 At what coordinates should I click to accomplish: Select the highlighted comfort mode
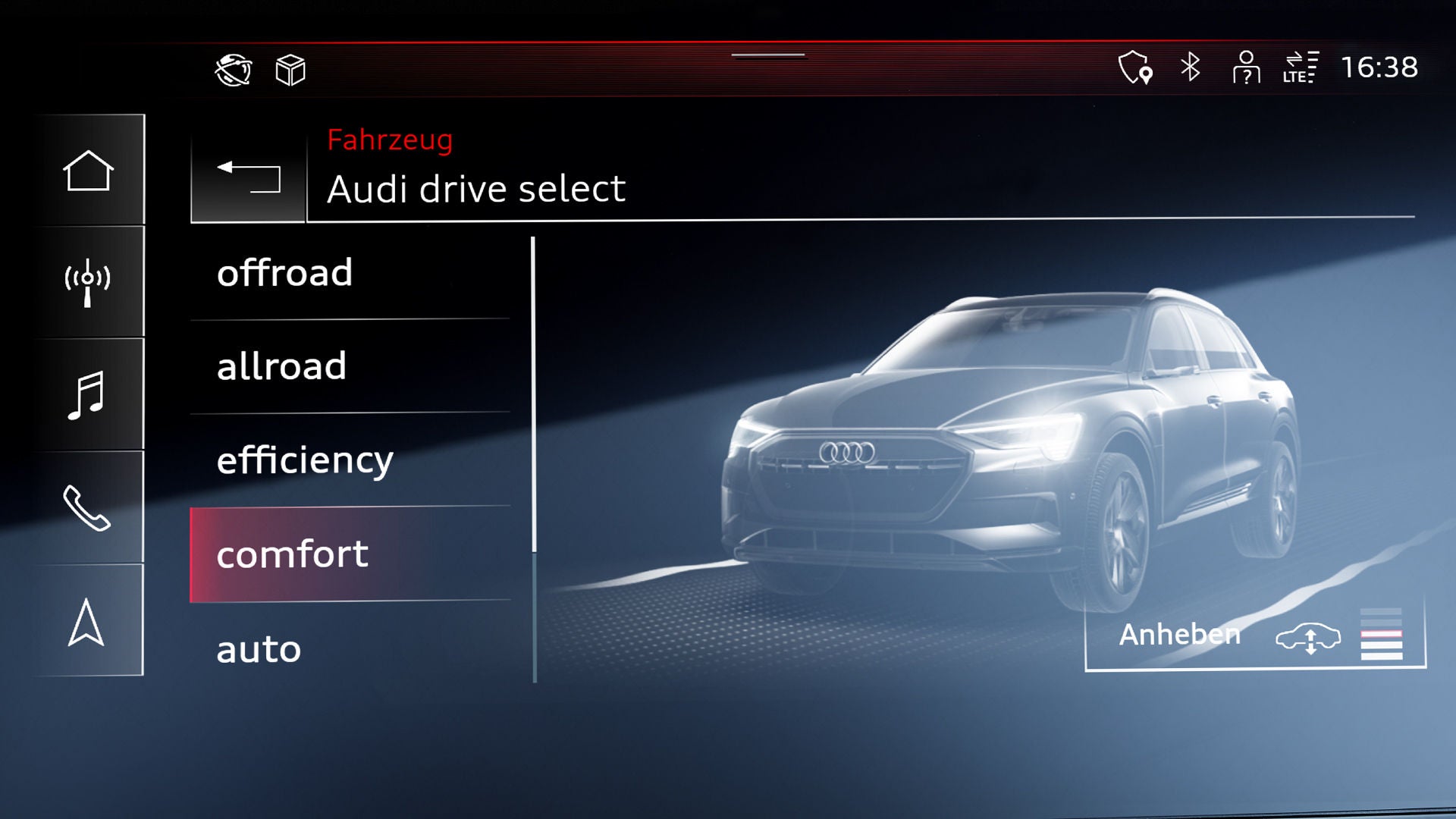[x=349, y=554]
